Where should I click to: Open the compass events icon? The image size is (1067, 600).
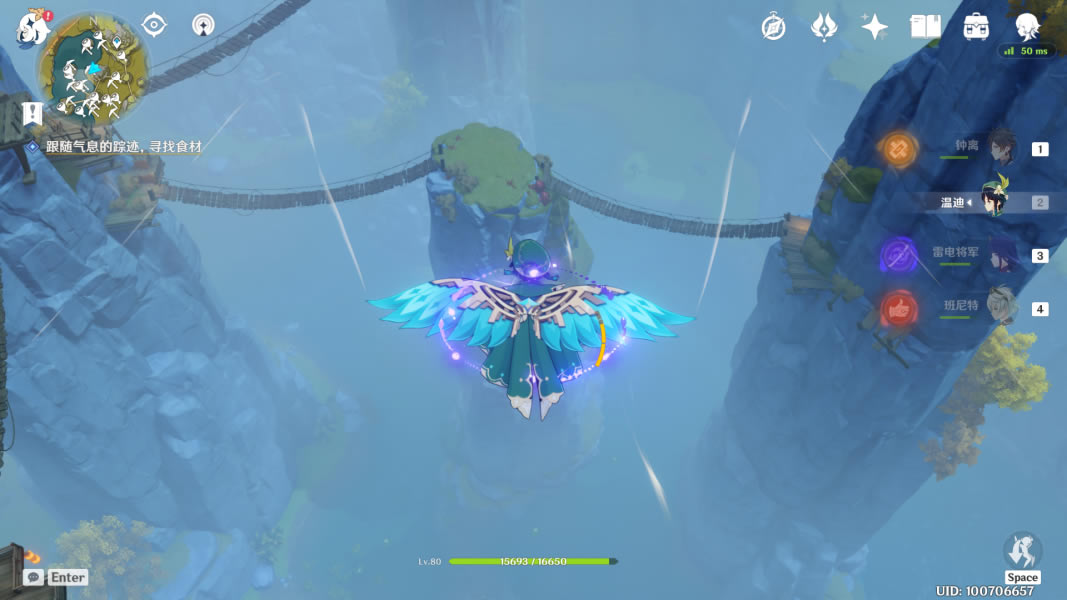coord(773,27)
